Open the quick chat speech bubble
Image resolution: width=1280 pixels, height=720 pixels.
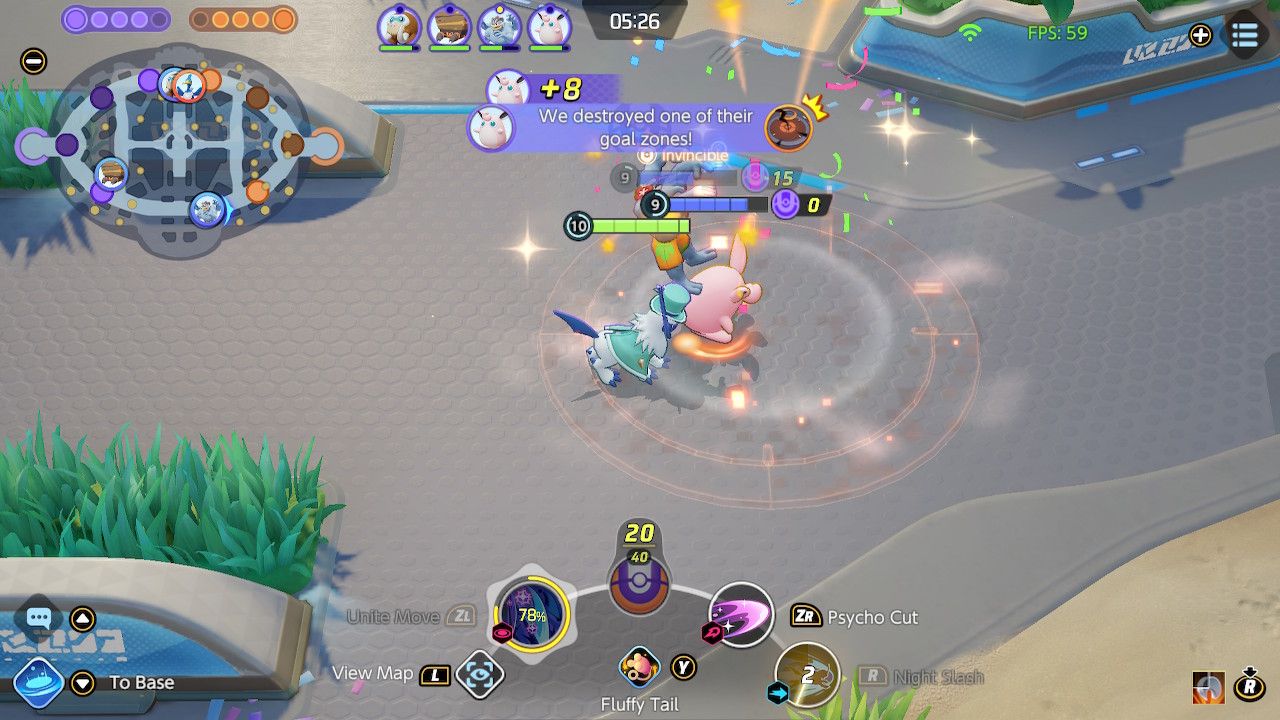click(x=39, y=619)
